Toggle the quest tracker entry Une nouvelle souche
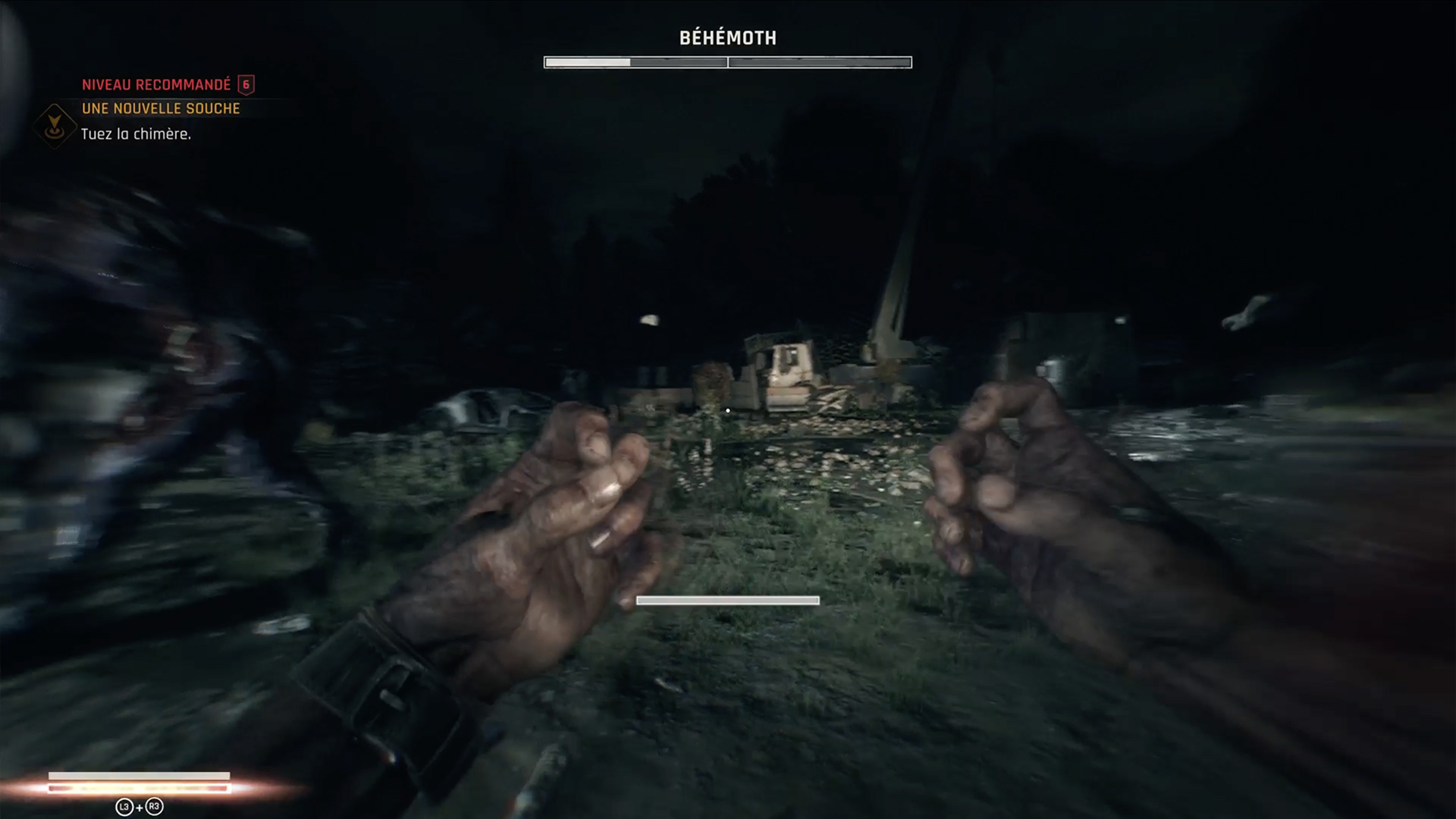The width and height of the screenshot is (1456, 819). 159,108
